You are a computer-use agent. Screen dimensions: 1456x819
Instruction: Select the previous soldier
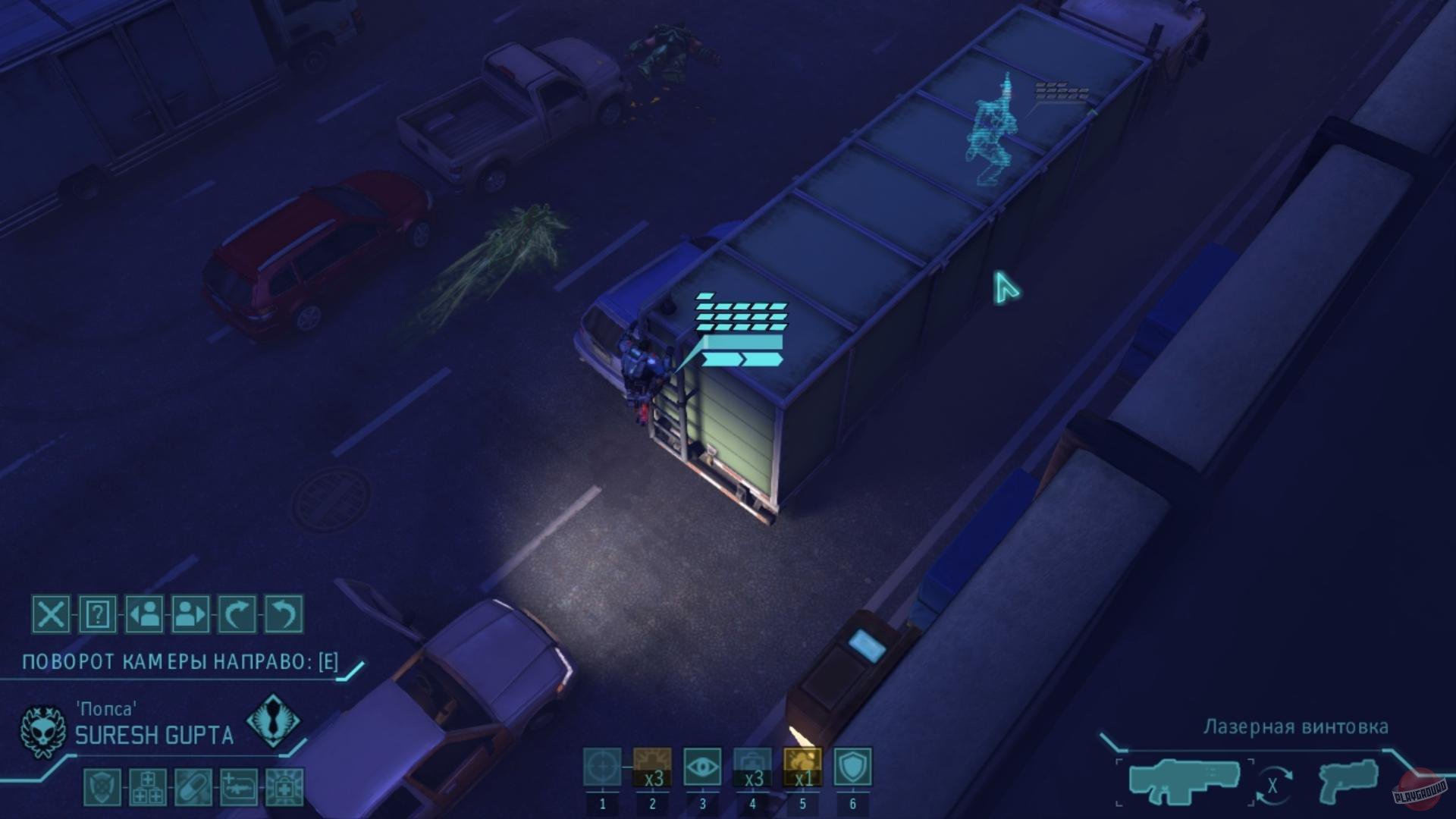coord(144,613)
